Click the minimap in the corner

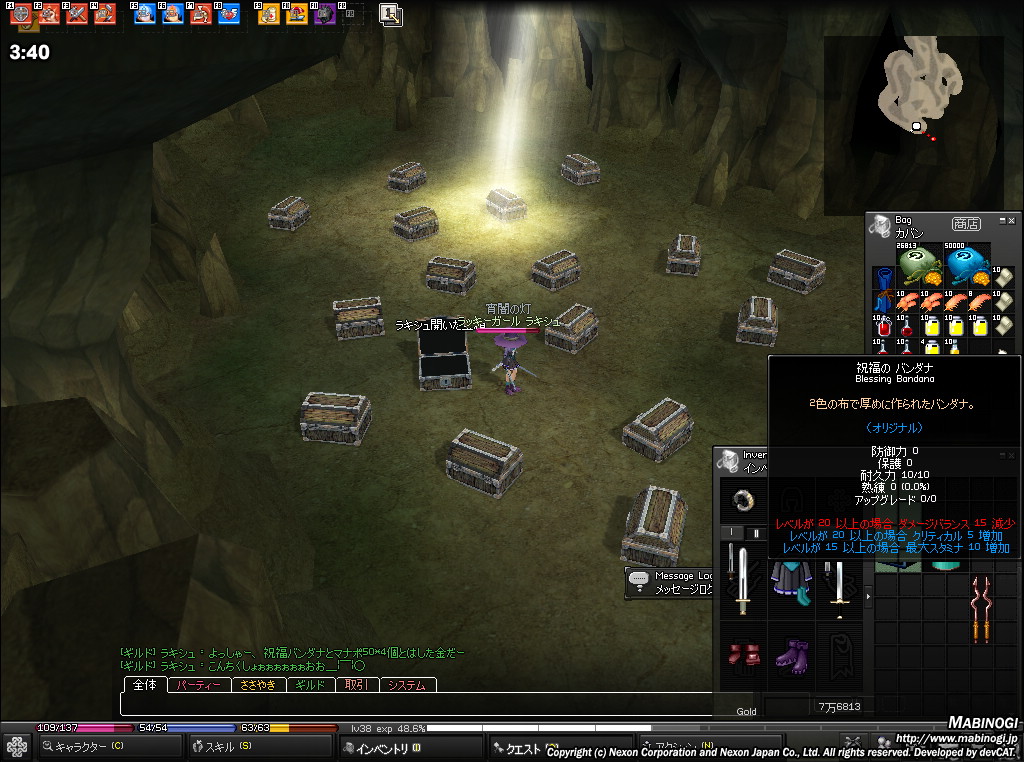click(913, 123)
